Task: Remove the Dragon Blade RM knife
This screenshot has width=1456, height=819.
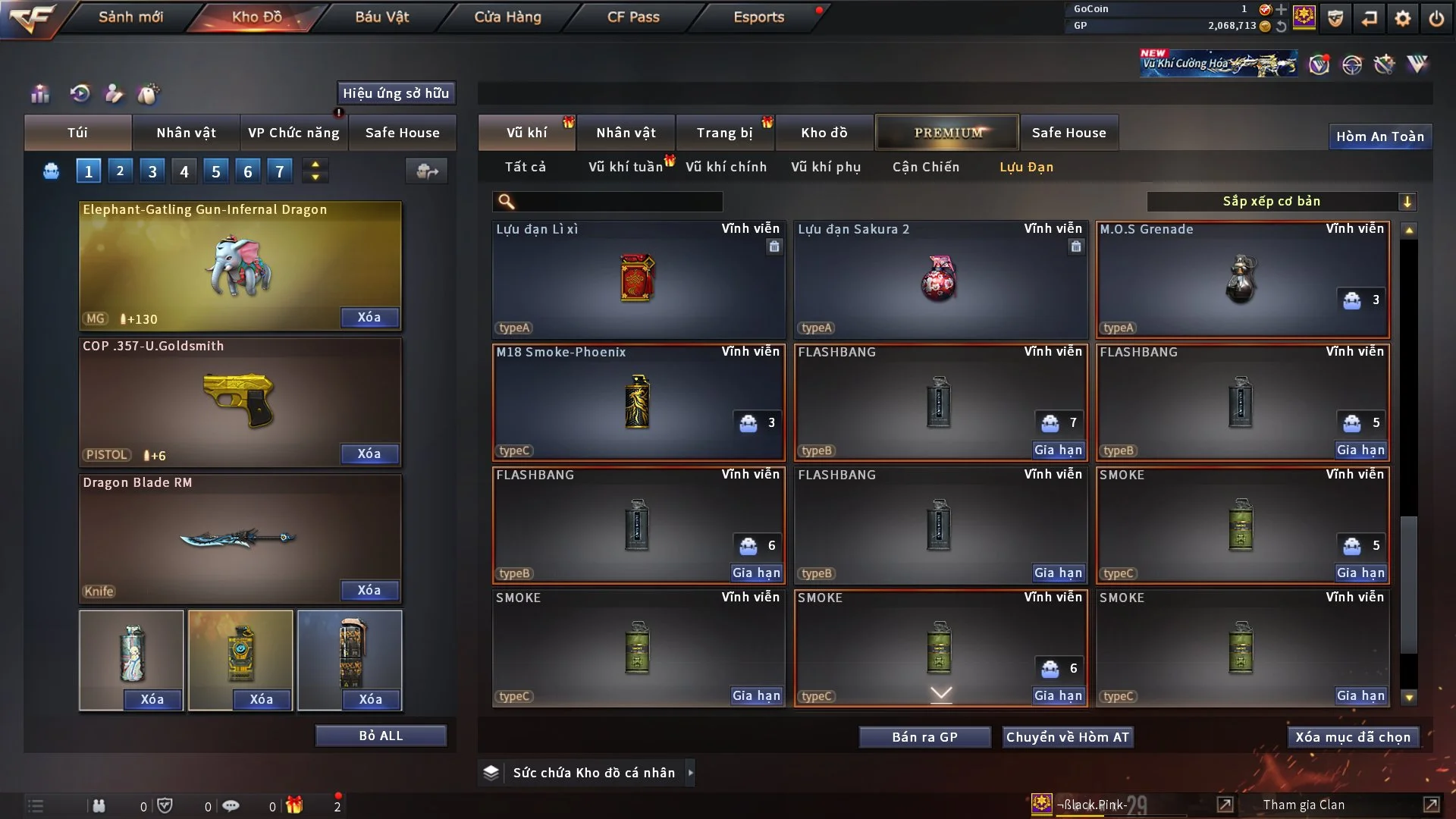Action: 369,590
